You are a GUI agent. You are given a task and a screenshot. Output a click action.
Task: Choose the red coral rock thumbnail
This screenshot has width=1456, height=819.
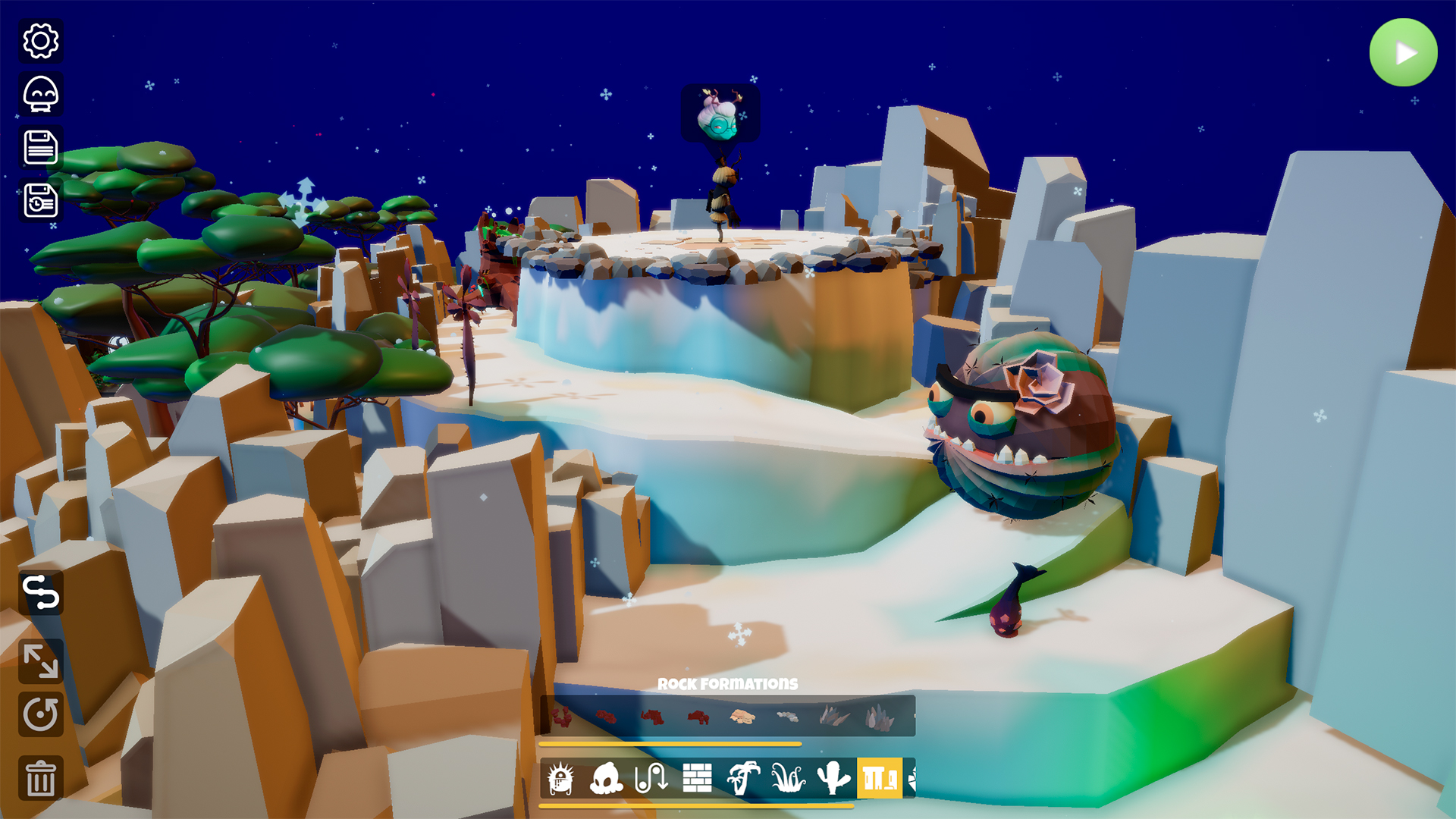click(563, 717)
